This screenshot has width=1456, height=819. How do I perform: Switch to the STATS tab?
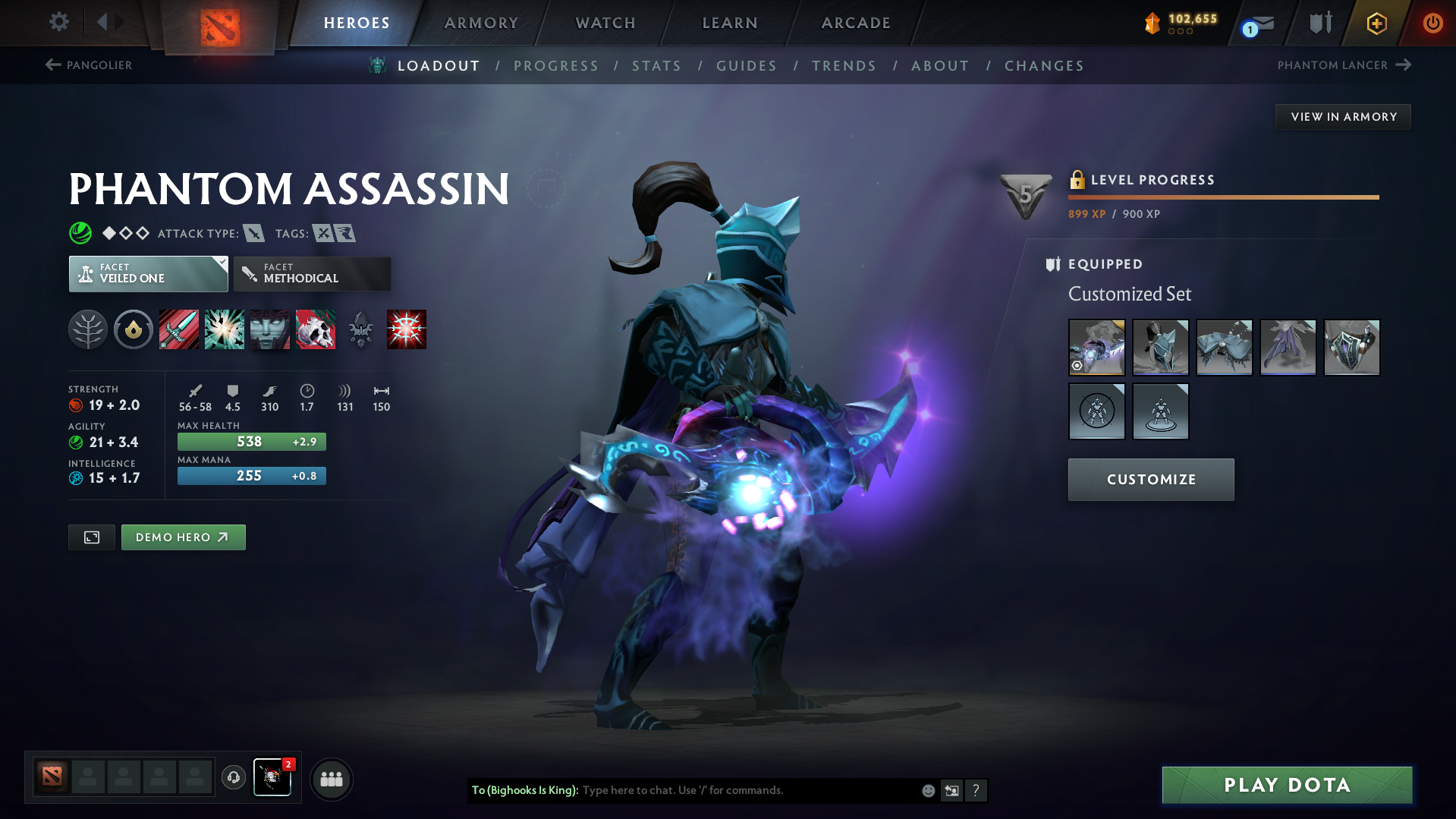(x=656, y=65)
